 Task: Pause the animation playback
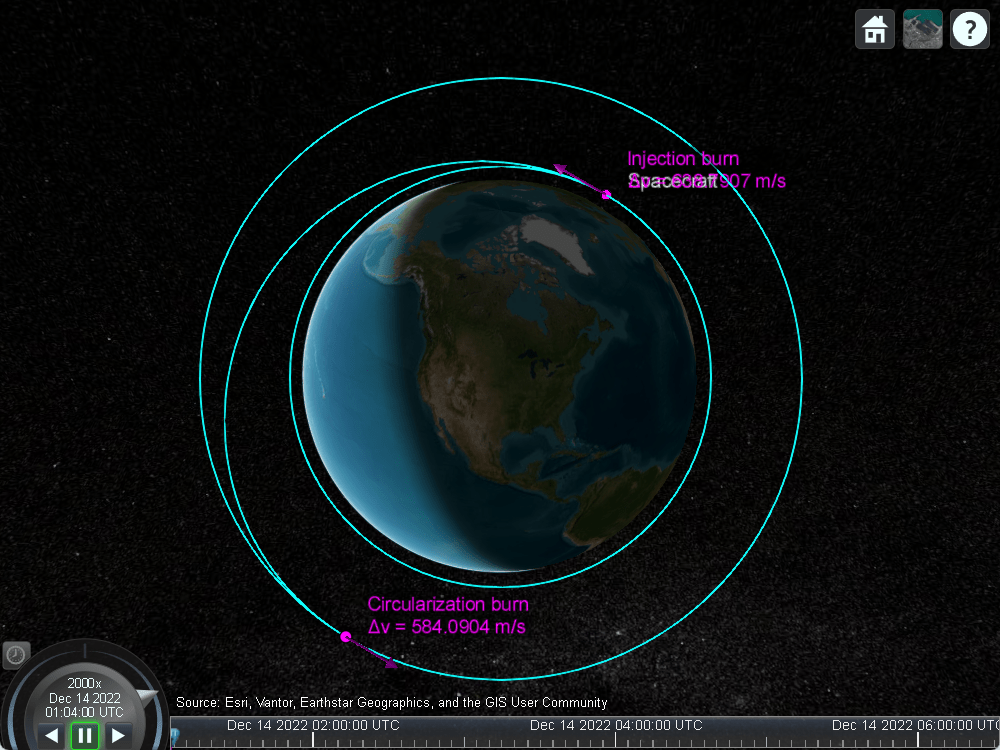pyautogui.click(x=85, y=736)
